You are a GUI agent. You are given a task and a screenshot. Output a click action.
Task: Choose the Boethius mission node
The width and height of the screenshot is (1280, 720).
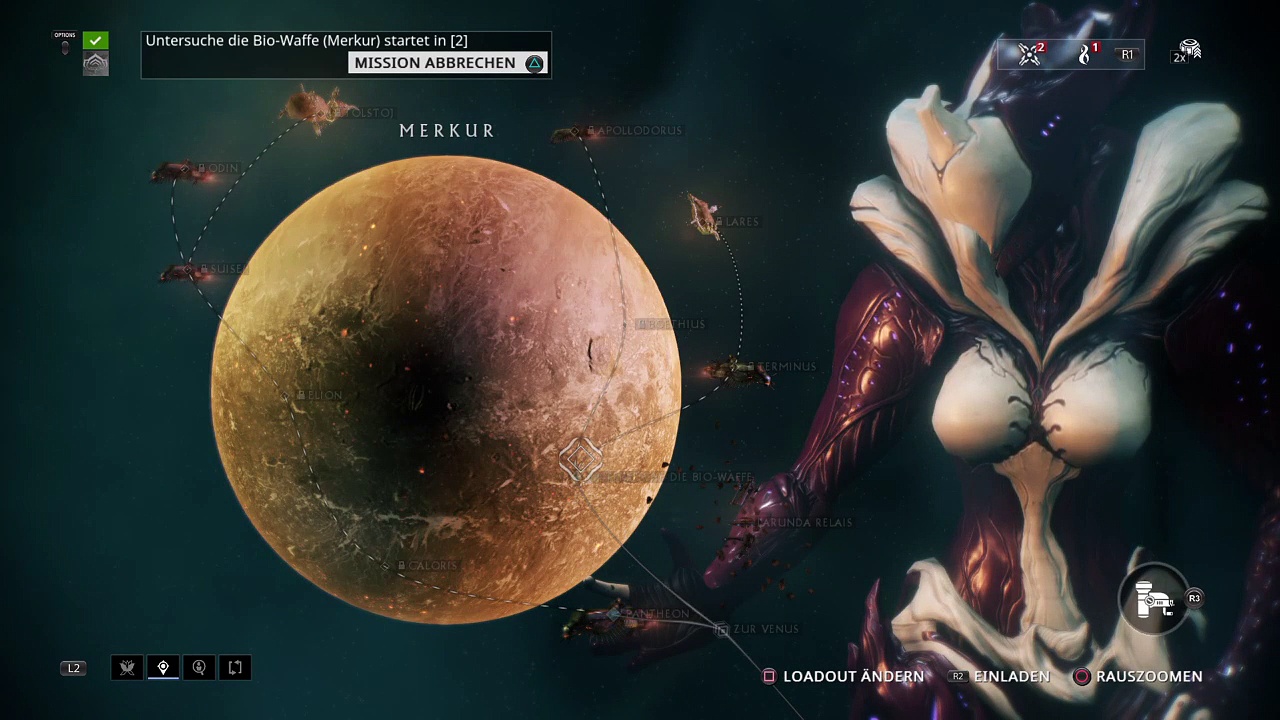[x=670, y=325]
